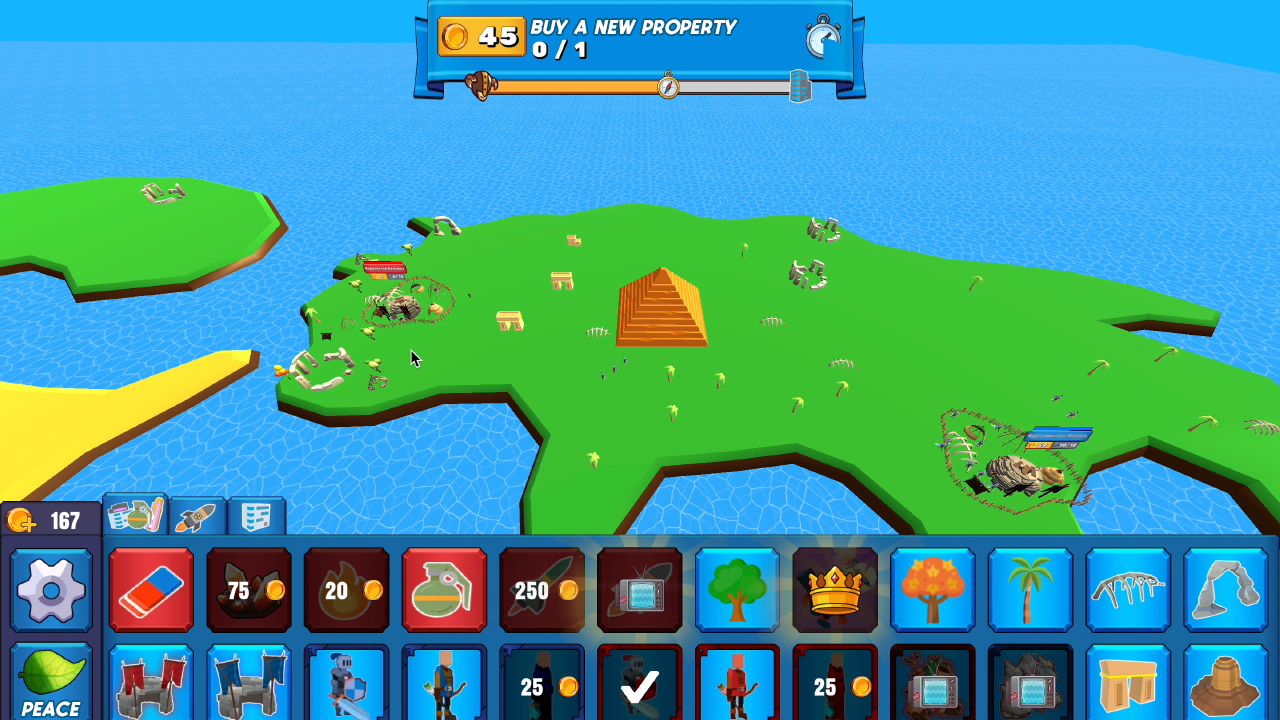This screenshot has width=1280, height=720.
Task: Select the autumn orange tree item
Action: [x=932, y=591]
